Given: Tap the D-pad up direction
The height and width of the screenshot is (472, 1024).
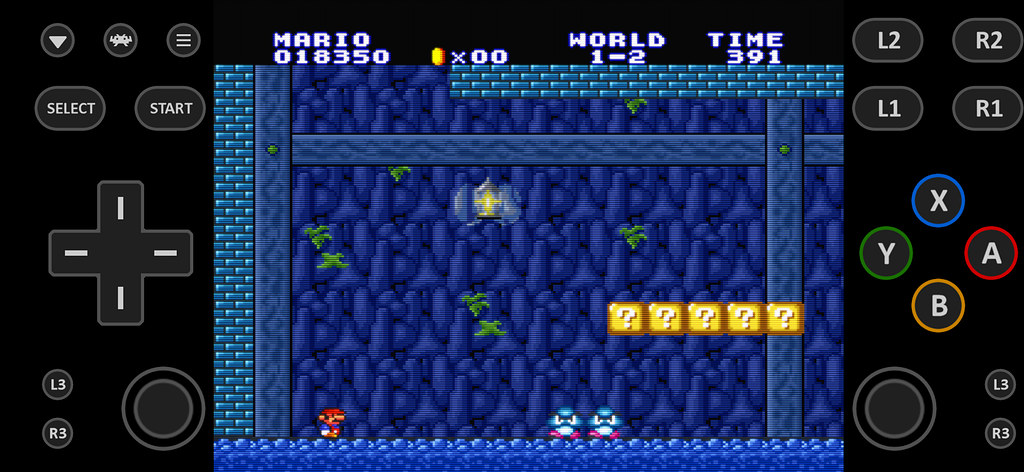Looking at the screenshot, I should pos(120,208).
